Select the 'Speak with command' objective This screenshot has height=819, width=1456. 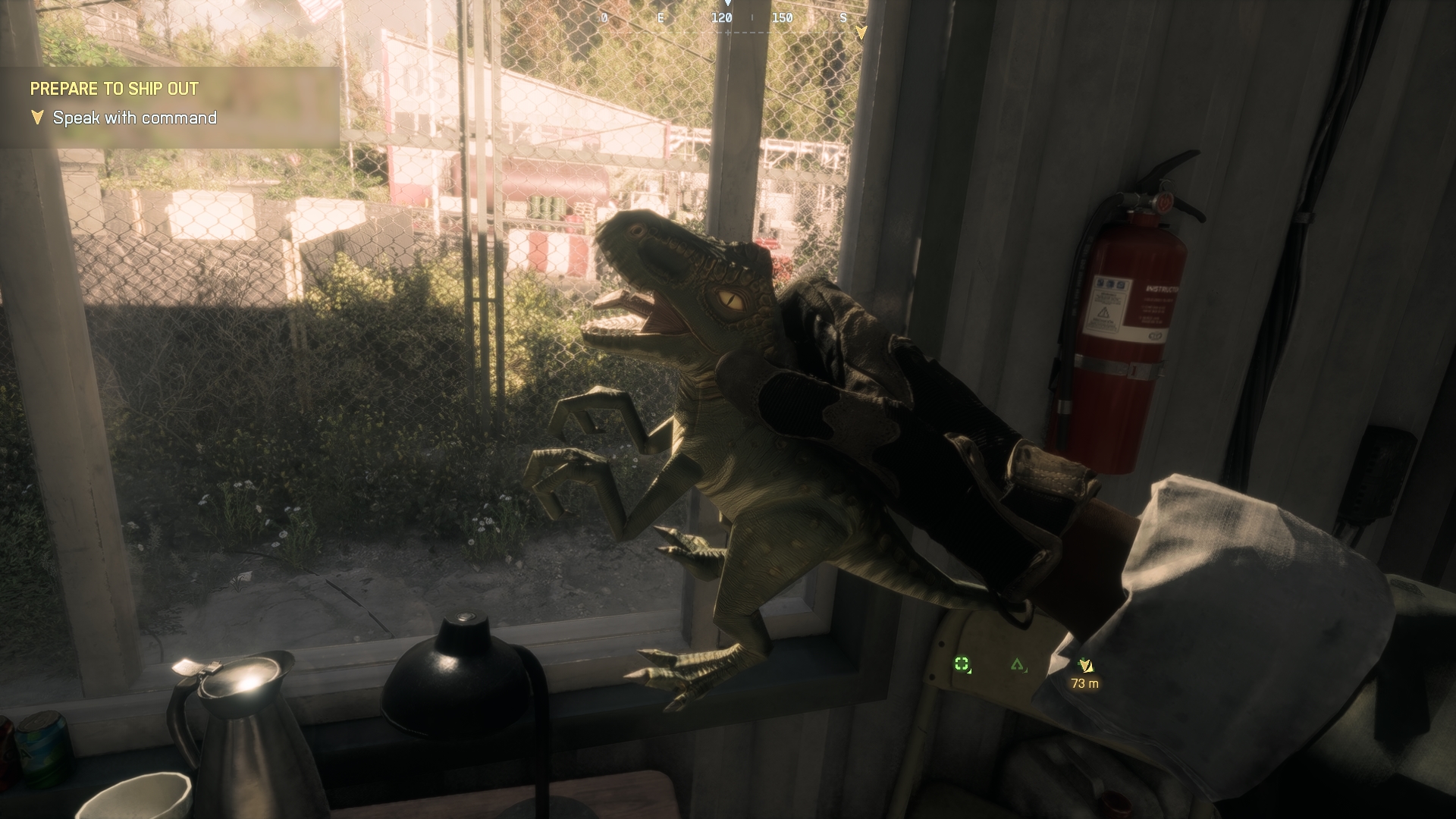134,118
